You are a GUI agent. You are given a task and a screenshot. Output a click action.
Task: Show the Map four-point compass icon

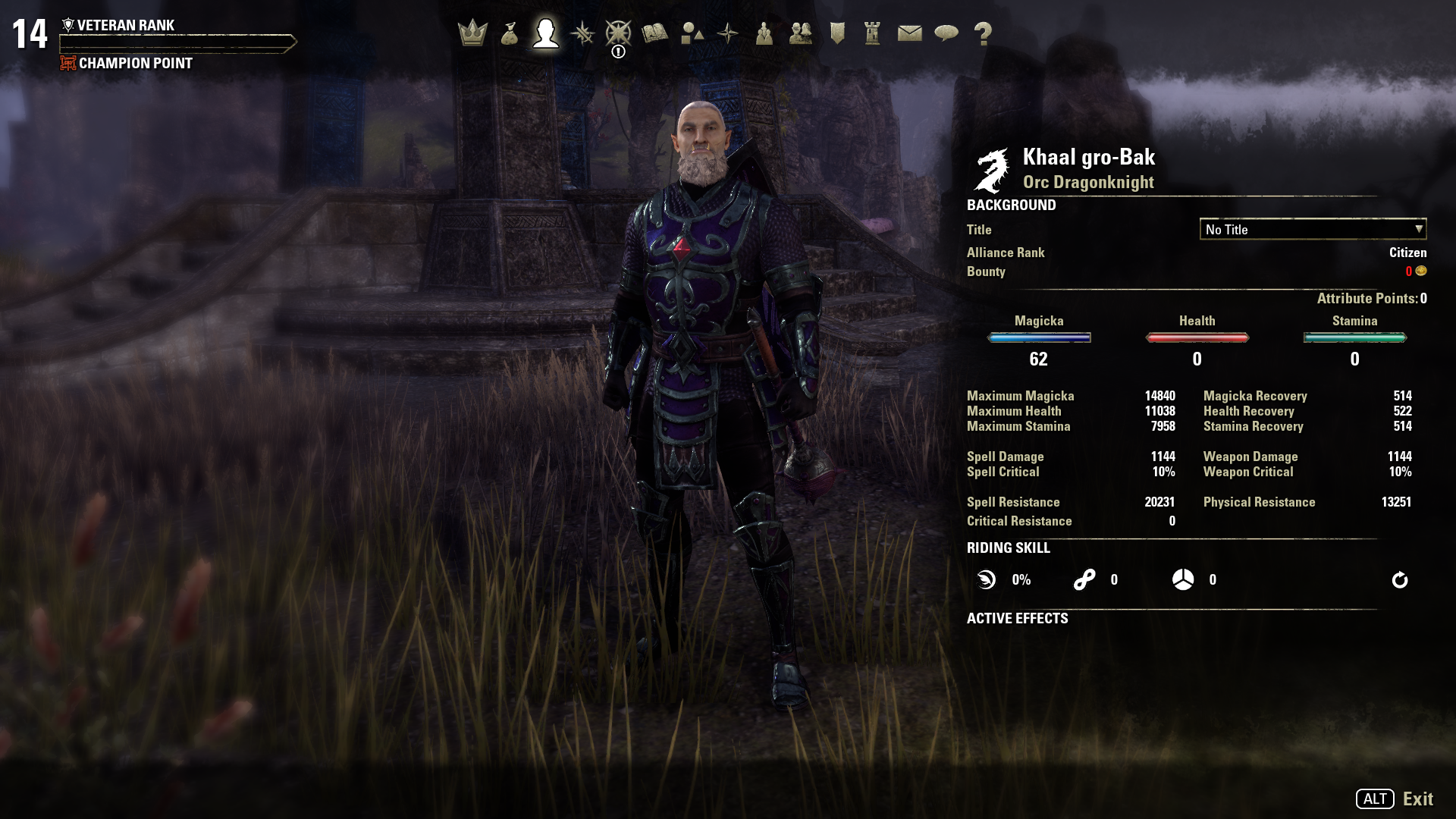[x=728, y=33]
